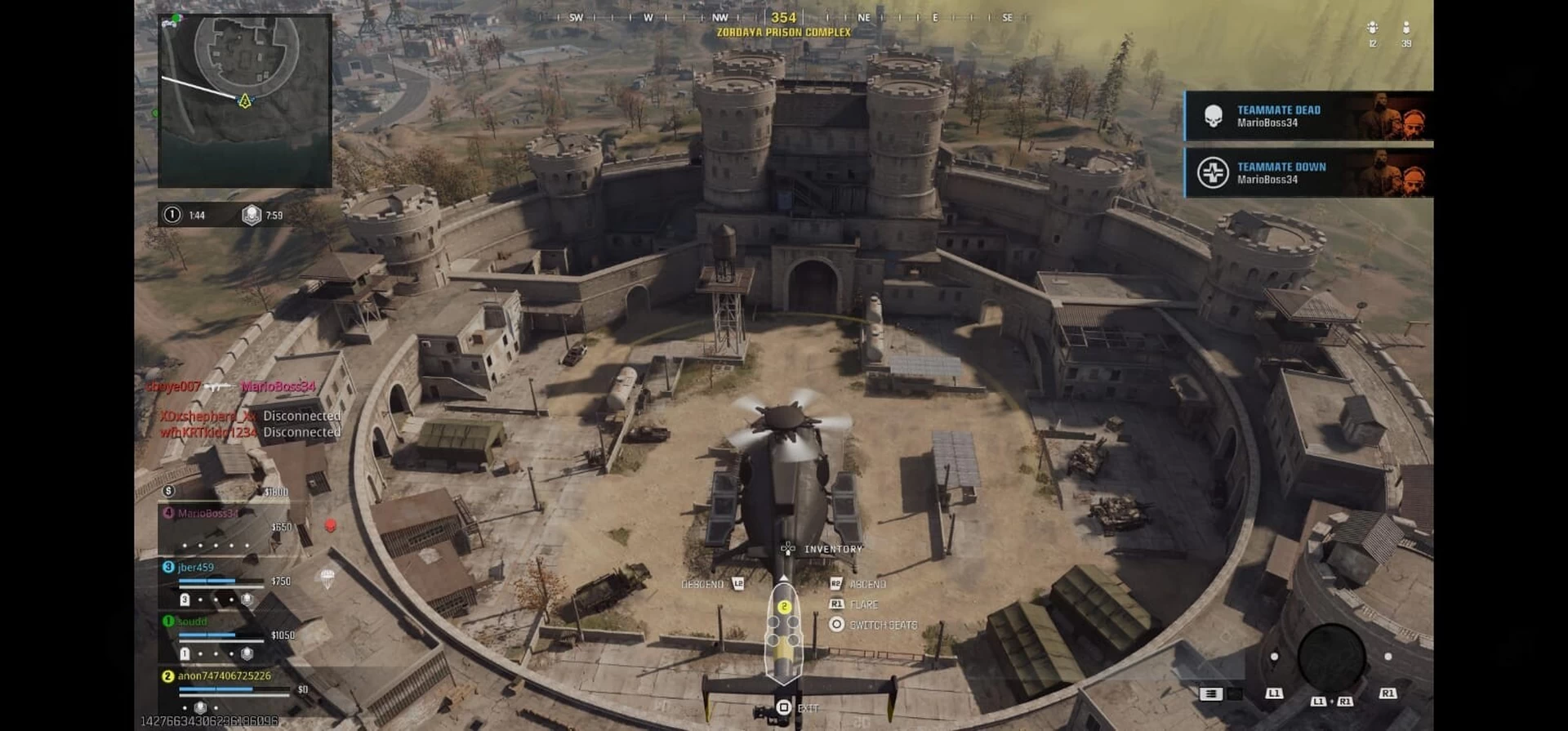Open the minimap in the top-left corner
Viewport: 1568px width, 731px height.
[x=245, y=100]
